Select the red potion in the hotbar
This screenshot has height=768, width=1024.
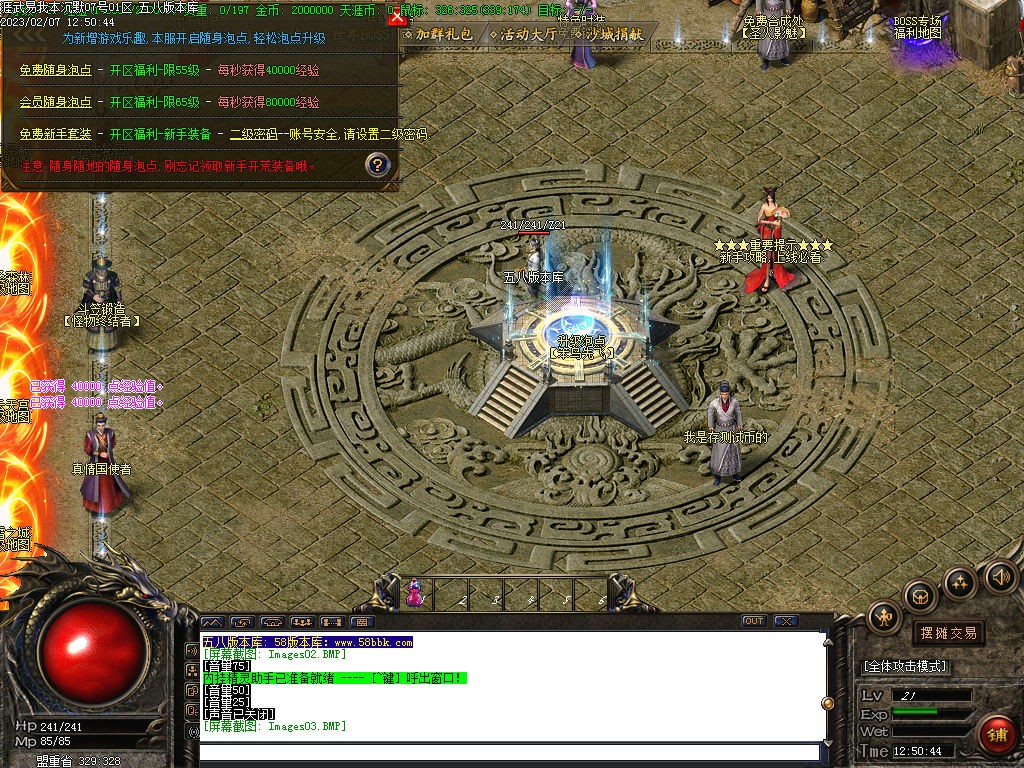pos(413,595)
